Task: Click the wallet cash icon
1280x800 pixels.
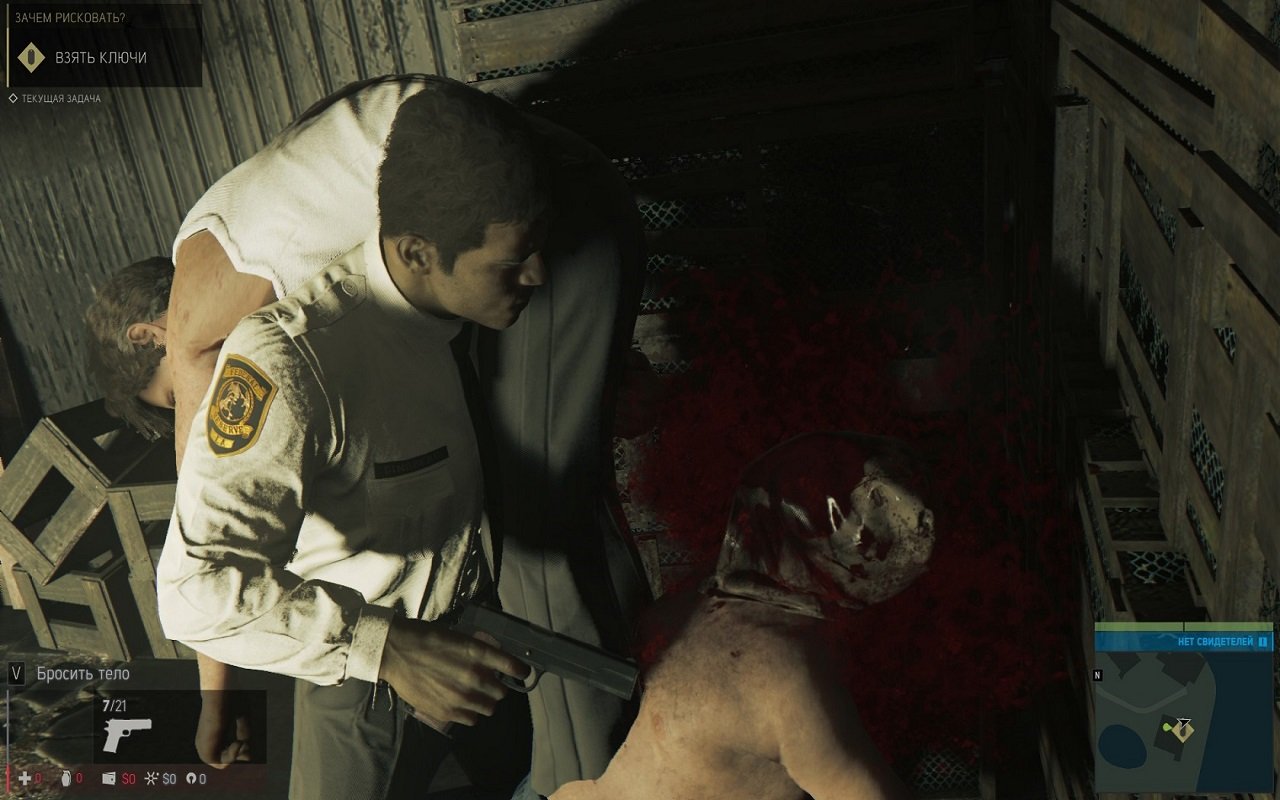Action: [109, 778]
